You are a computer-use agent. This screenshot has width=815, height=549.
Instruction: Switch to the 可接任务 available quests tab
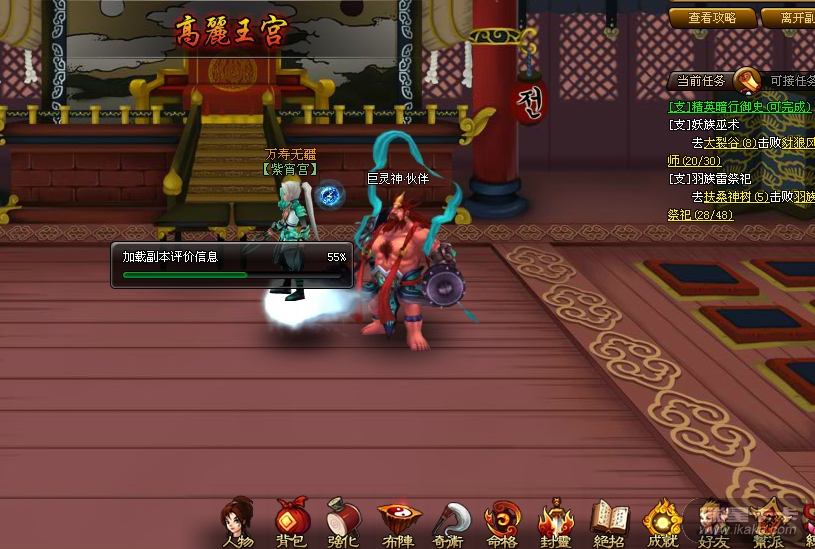tap(792, 81)
